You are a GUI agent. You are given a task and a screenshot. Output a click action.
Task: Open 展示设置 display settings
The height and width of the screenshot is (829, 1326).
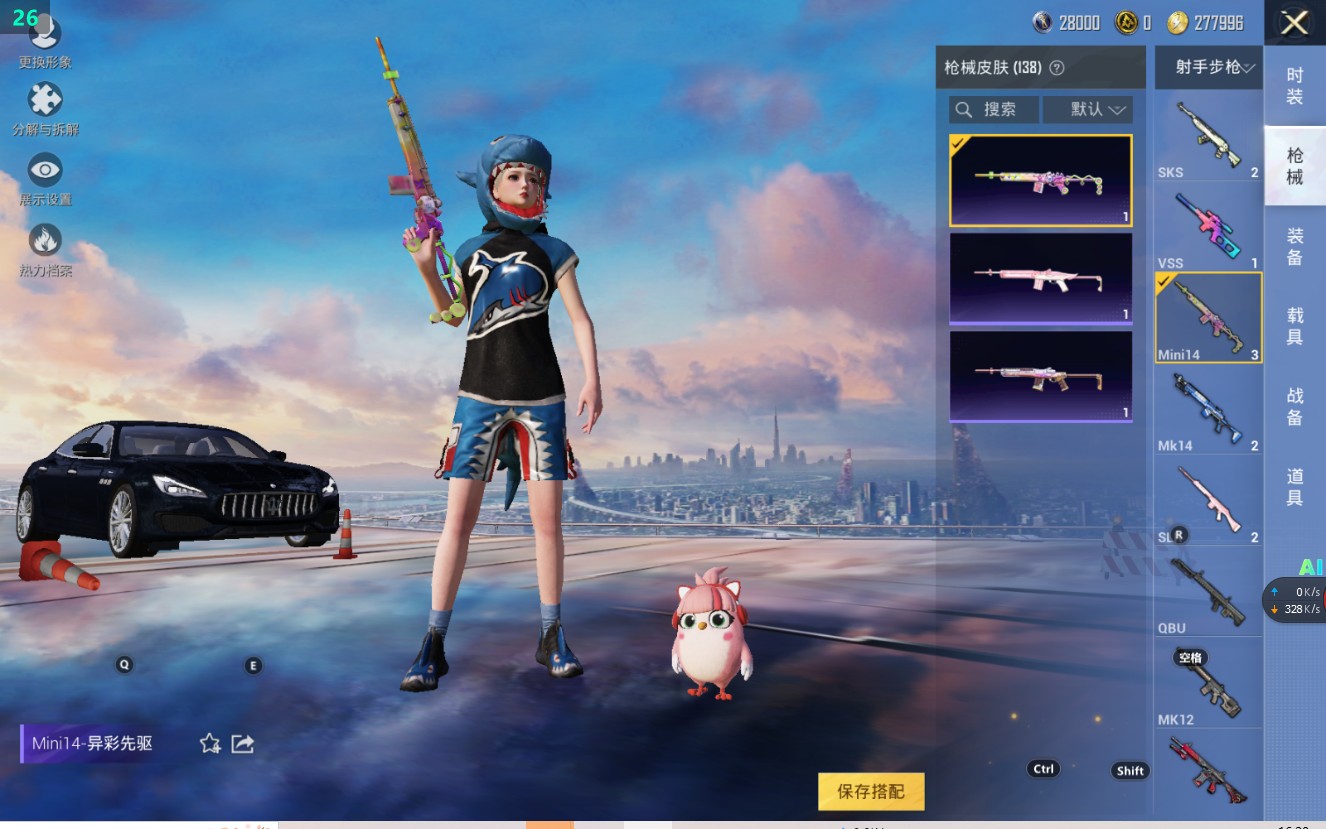[45, 179]
